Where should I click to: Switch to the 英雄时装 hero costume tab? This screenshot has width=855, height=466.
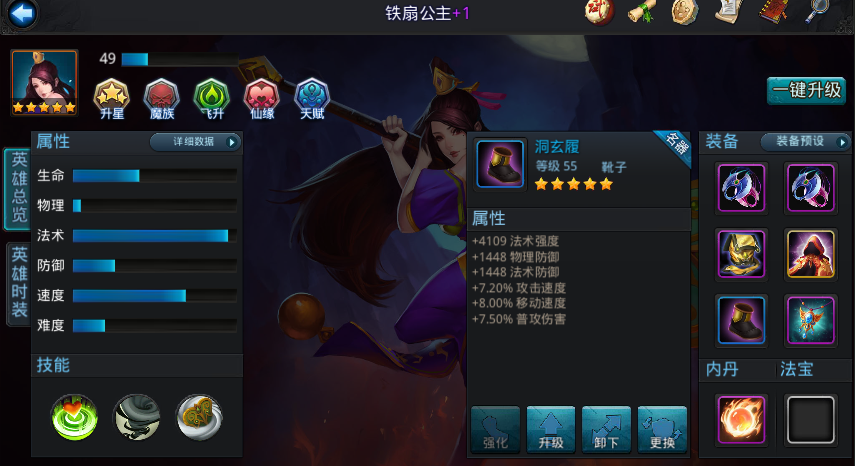18,283
